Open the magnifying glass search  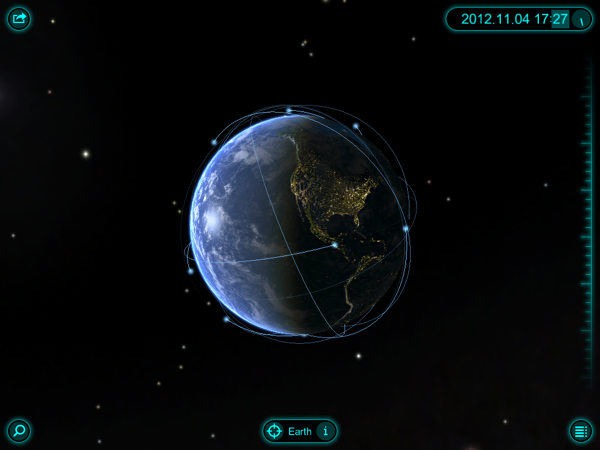(x=19, y=431)
